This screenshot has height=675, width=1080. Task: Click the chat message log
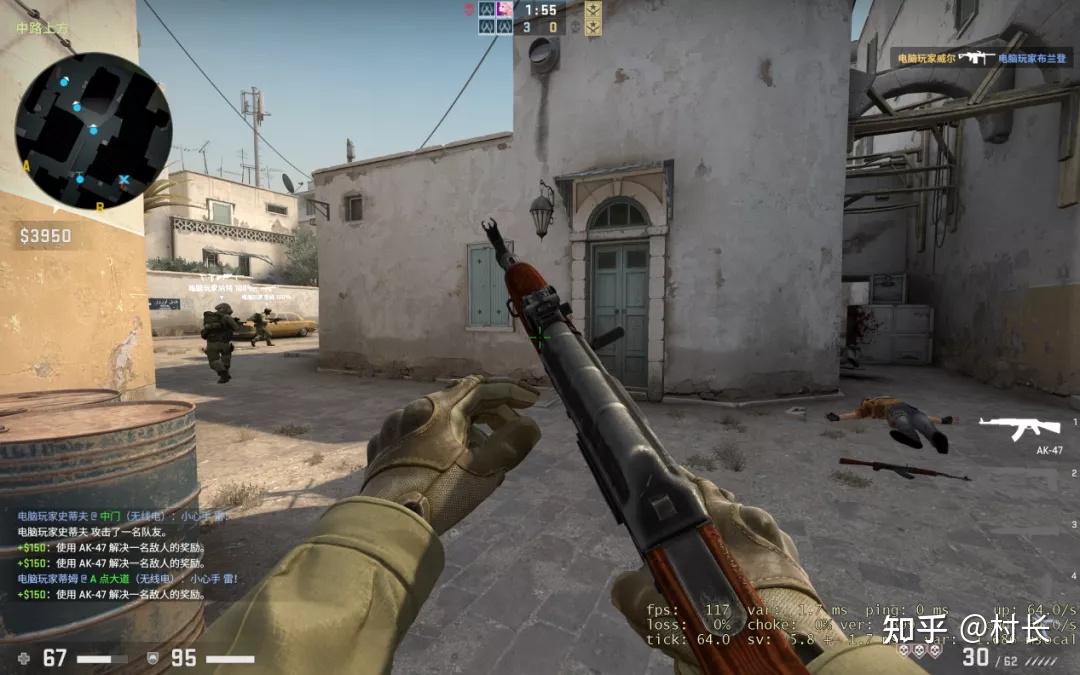pyautogui.click(x=124, y=555)
